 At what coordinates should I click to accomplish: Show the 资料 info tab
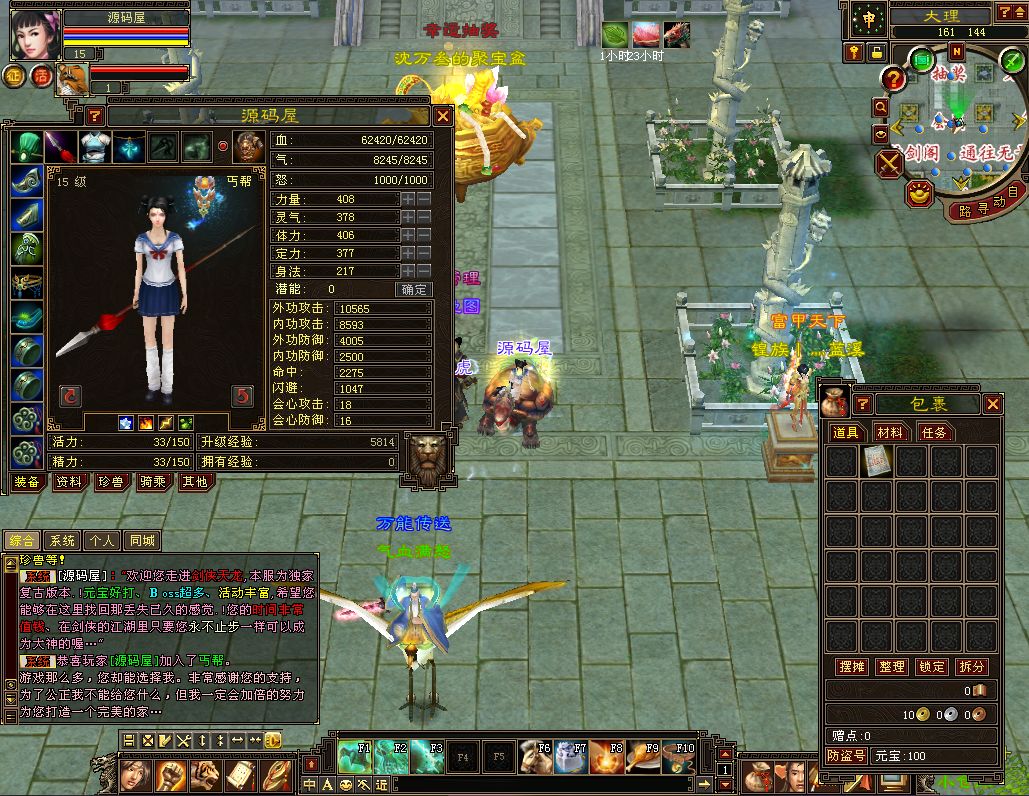[69, 482]
